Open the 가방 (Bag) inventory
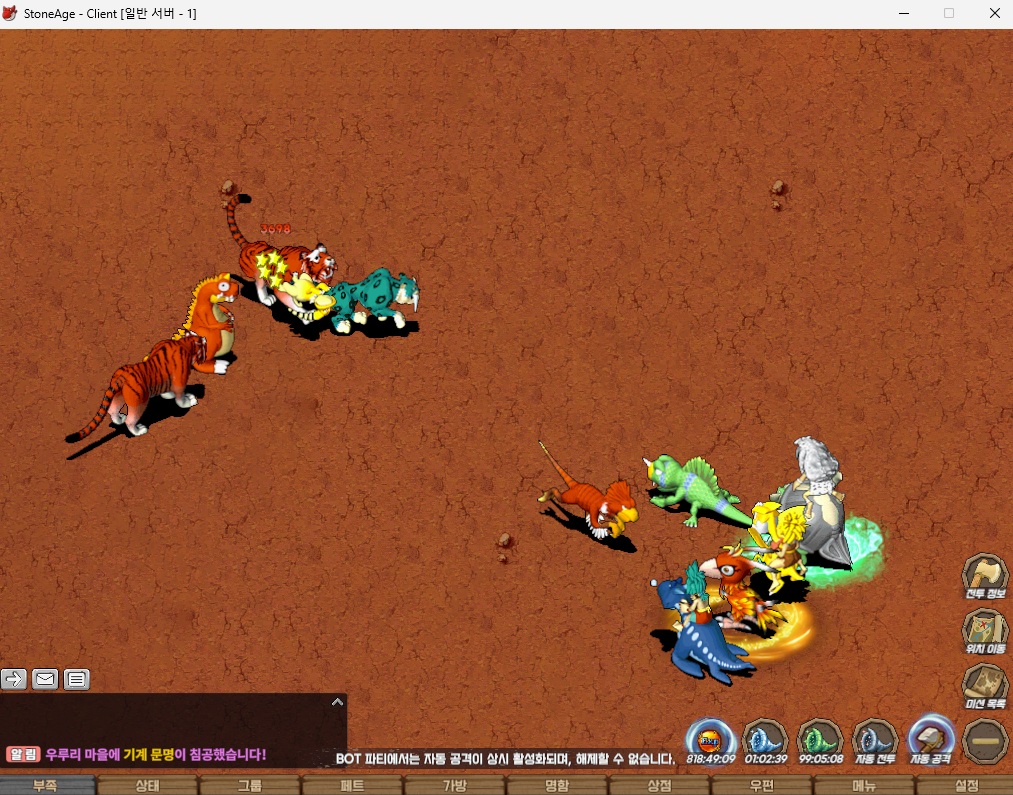This screenshot has height=795, width=1013. (x=455, y=786)
